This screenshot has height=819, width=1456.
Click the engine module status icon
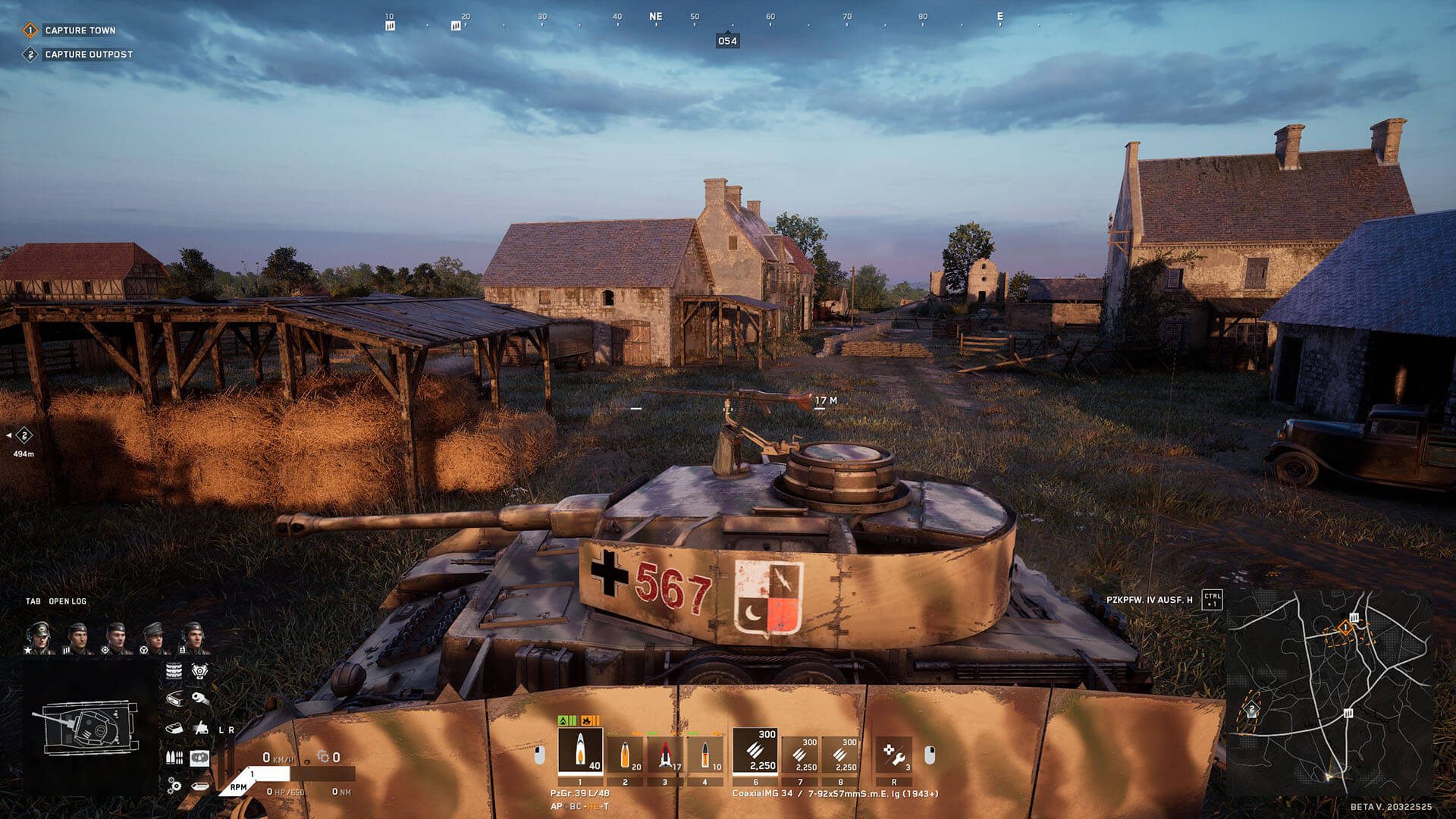click(199, 670)
